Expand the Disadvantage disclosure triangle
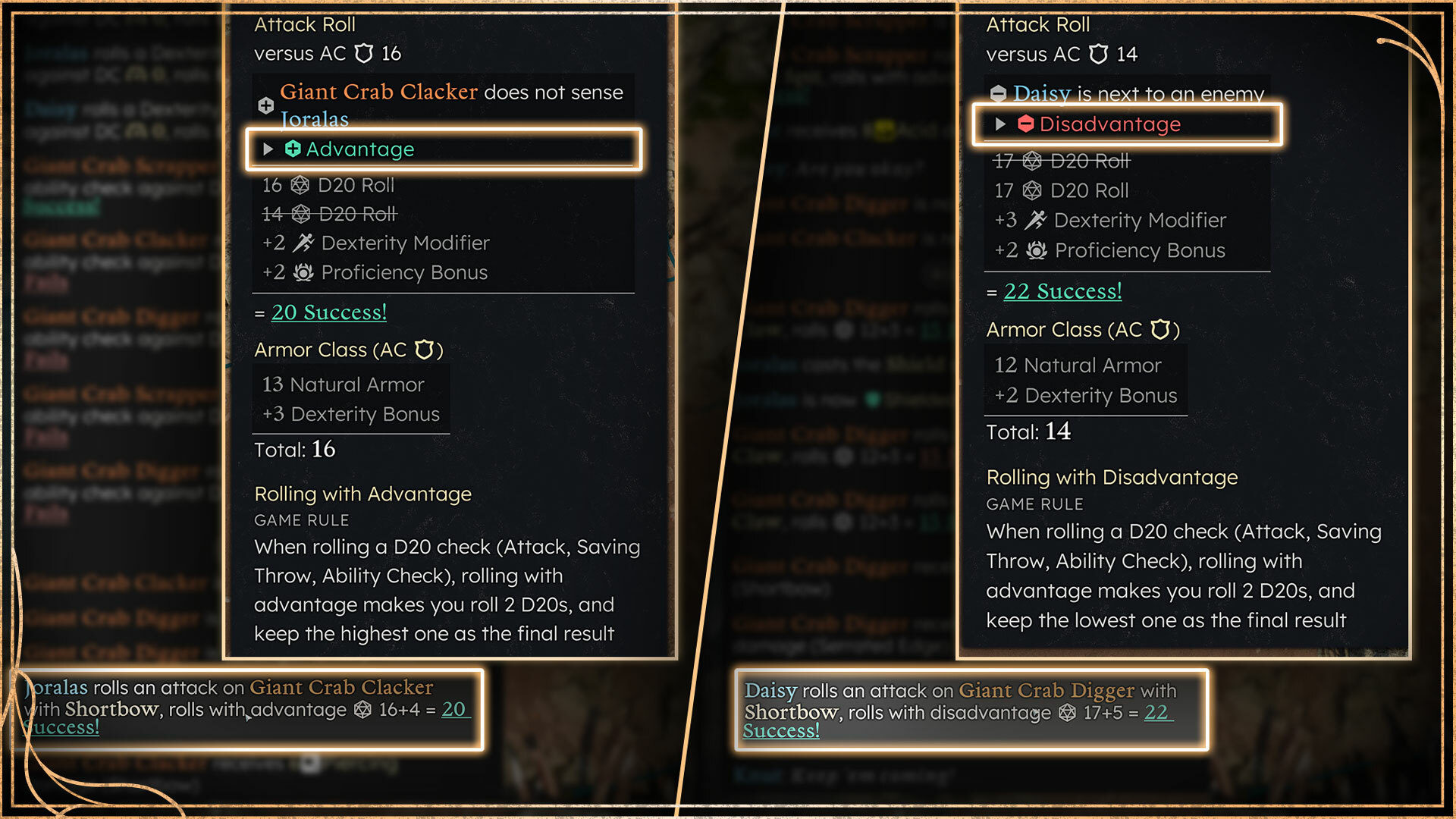This screenshot has height=819, width=1456. click(1000, 124)
